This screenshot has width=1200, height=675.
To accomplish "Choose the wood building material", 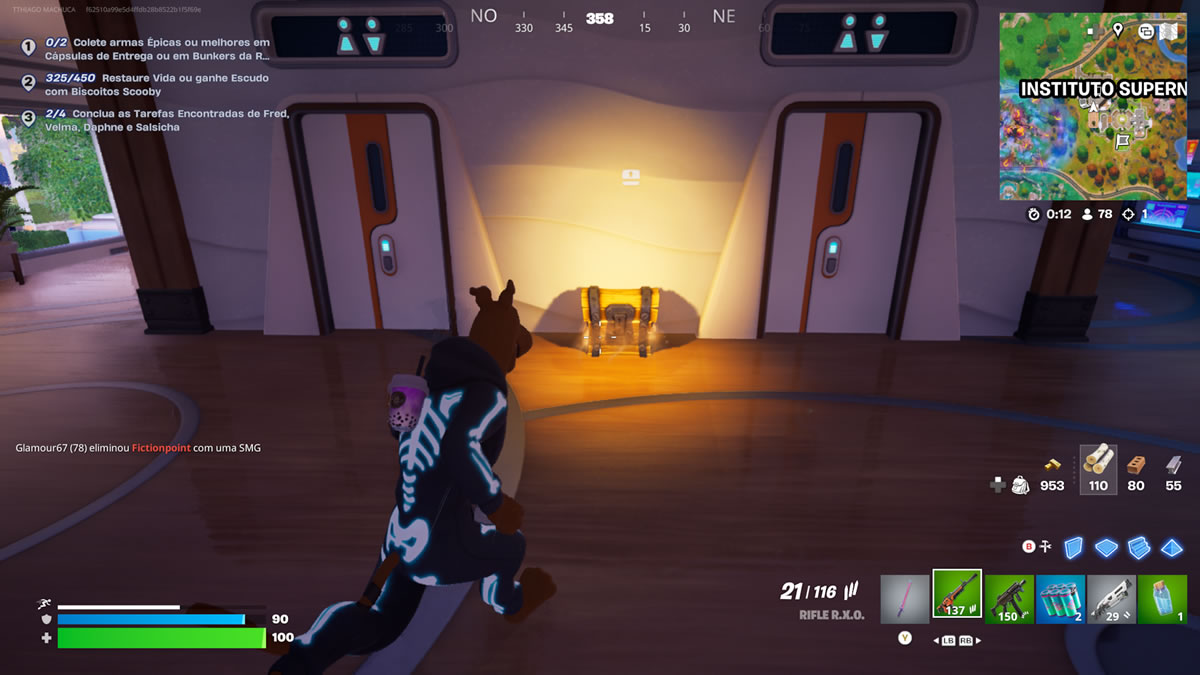I will click(1098, 468).
